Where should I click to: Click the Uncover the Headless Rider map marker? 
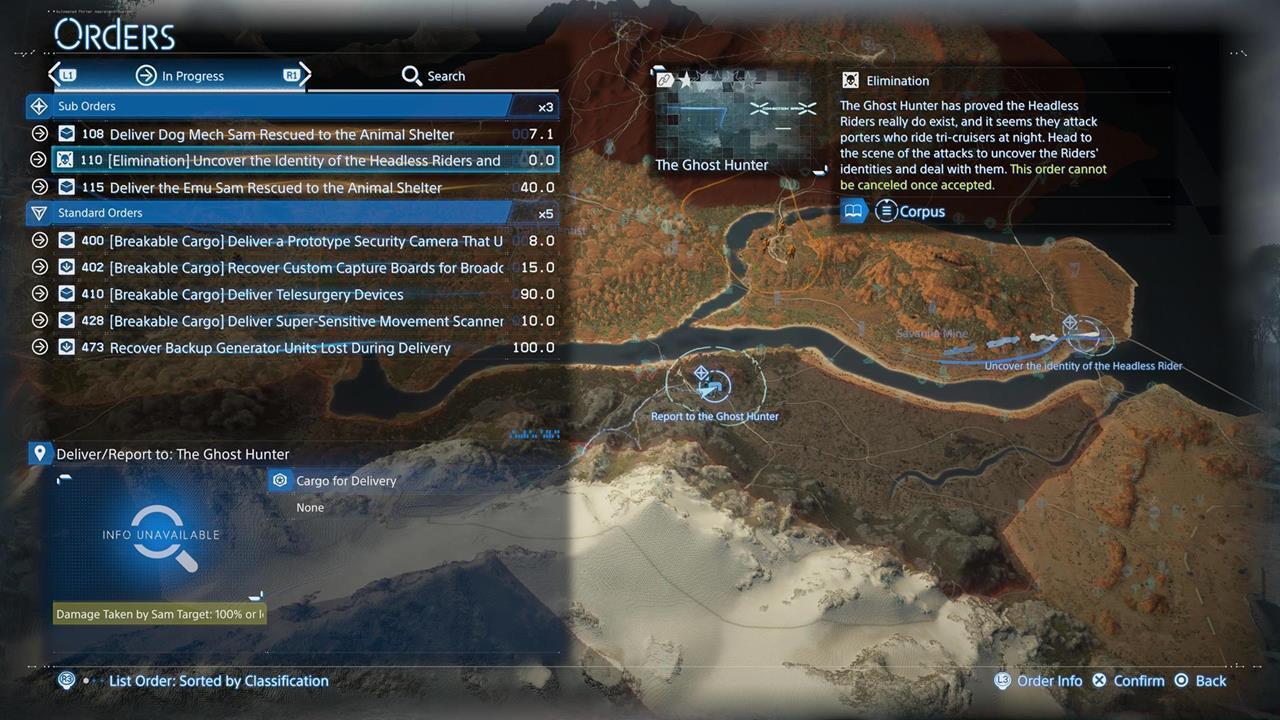[1071, 323]
